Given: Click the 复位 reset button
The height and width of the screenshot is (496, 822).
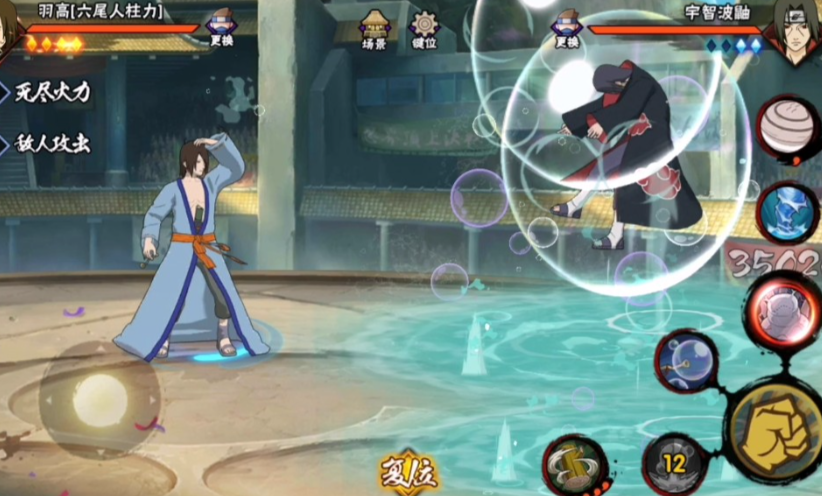Looking at the screenshot, I should tap(407, 471).
